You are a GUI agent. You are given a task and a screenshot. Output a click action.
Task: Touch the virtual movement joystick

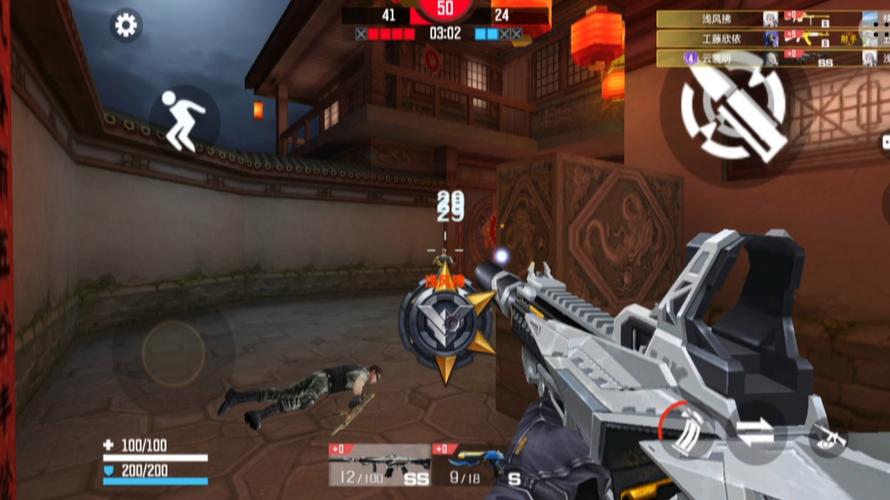click(173, 353)
